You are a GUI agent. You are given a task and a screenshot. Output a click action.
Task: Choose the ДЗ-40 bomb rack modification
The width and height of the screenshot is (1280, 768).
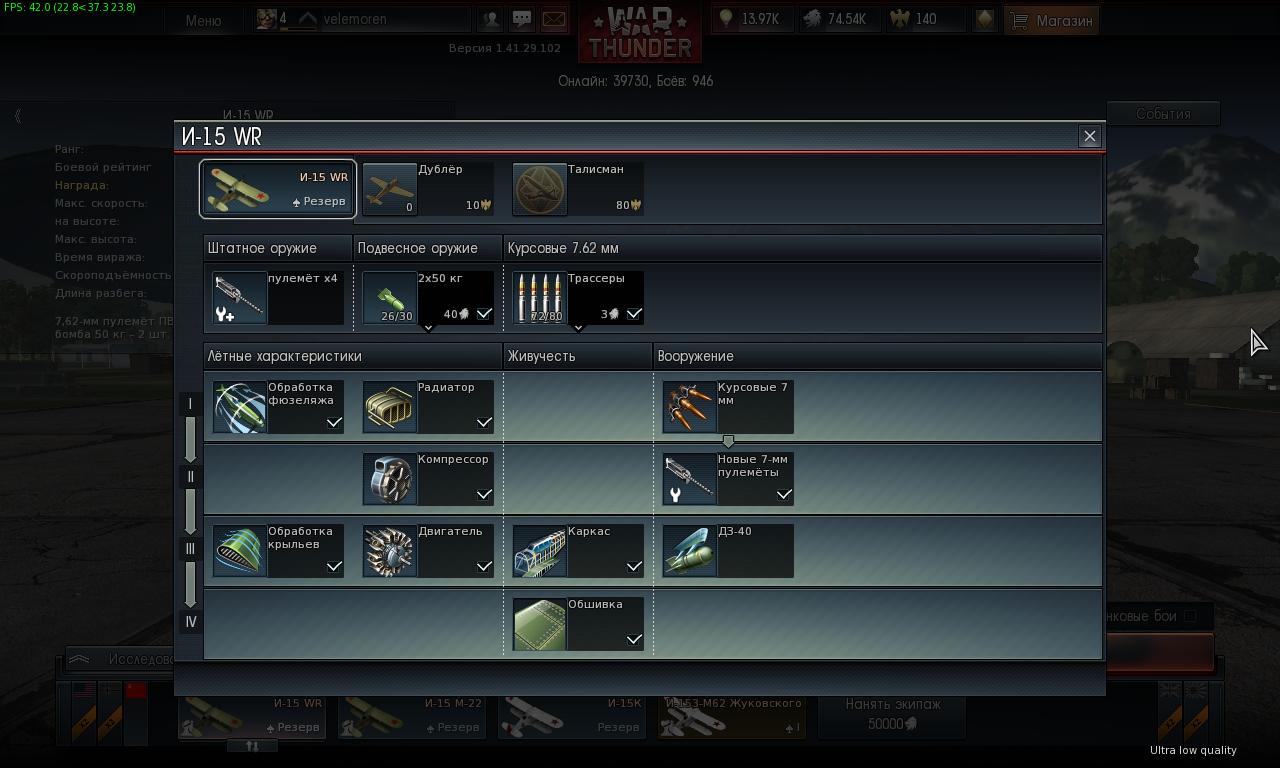coord(728,551)
